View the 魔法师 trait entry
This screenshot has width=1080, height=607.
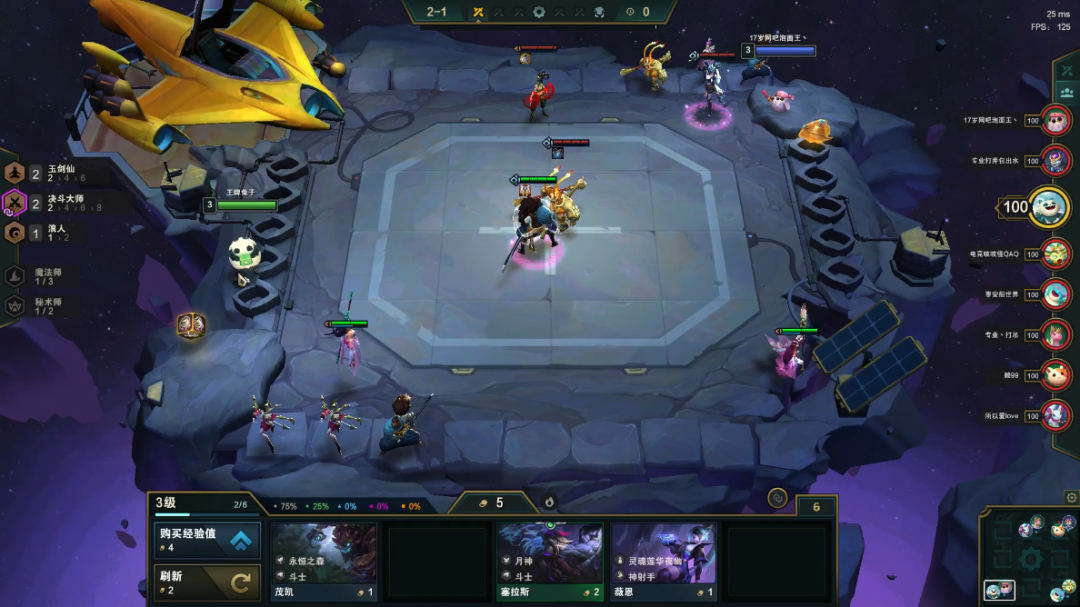pos(40,276)
